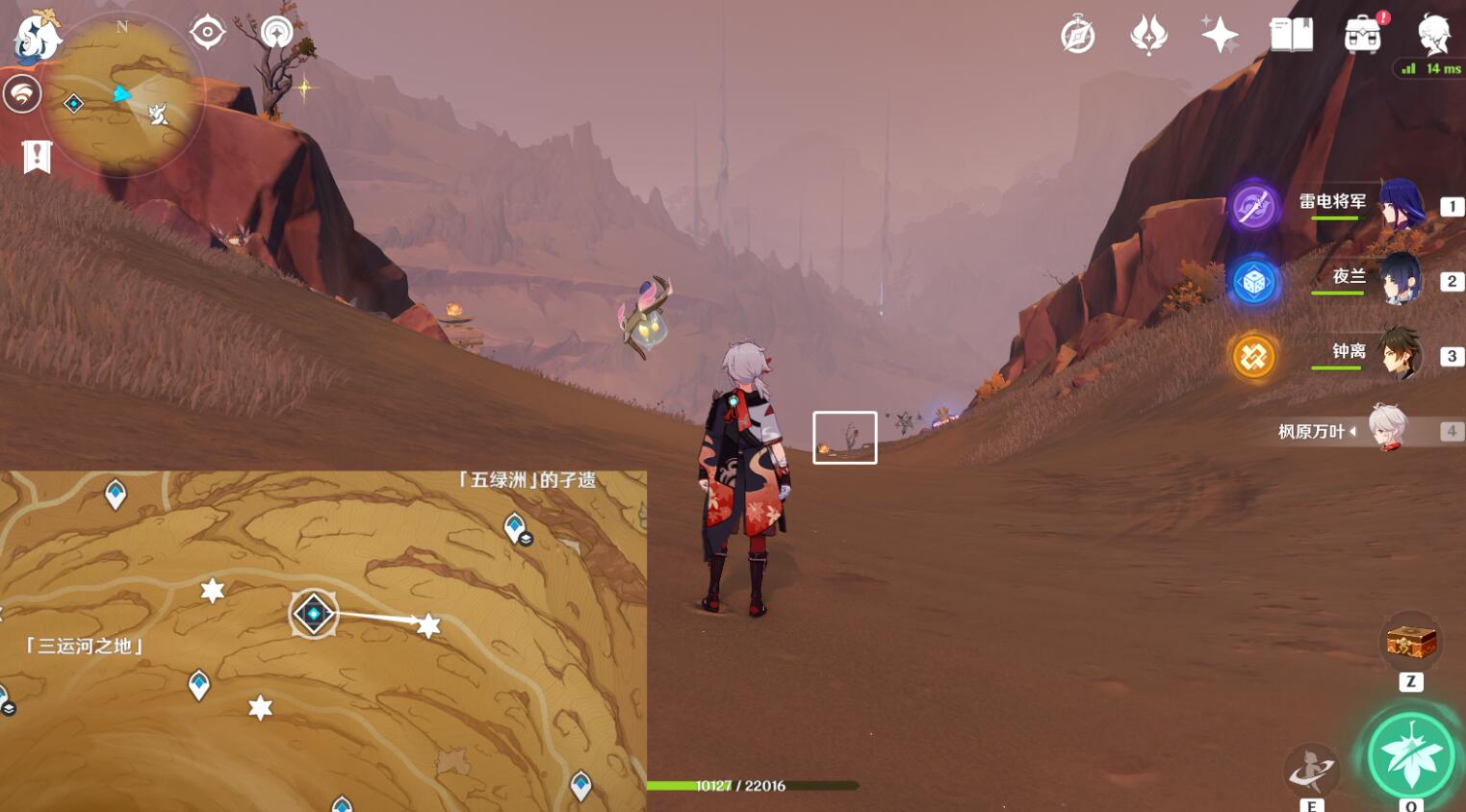Click the star marker the white arrow points to
1466x812 pixels.
pyautogui.click(x=428, y=626)
